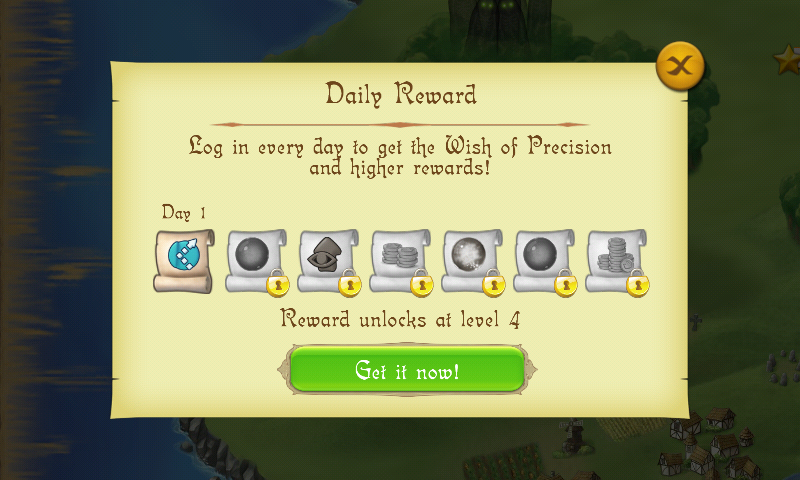Close the Daily Reward dialog
This screenshot has width=800, height=480.
[680, 67]
